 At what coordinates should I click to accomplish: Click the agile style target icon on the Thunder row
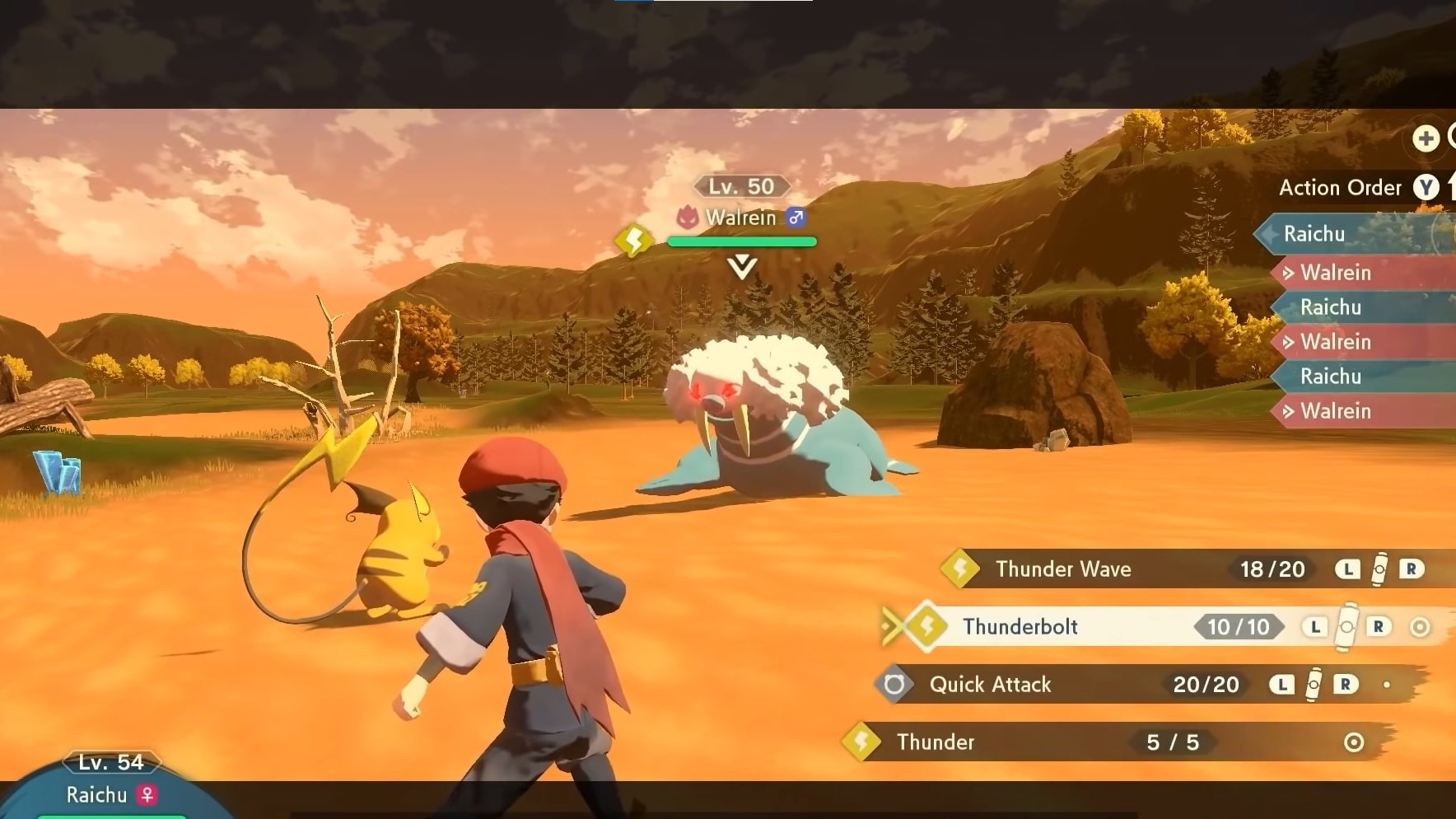[x=1353, y=742]
